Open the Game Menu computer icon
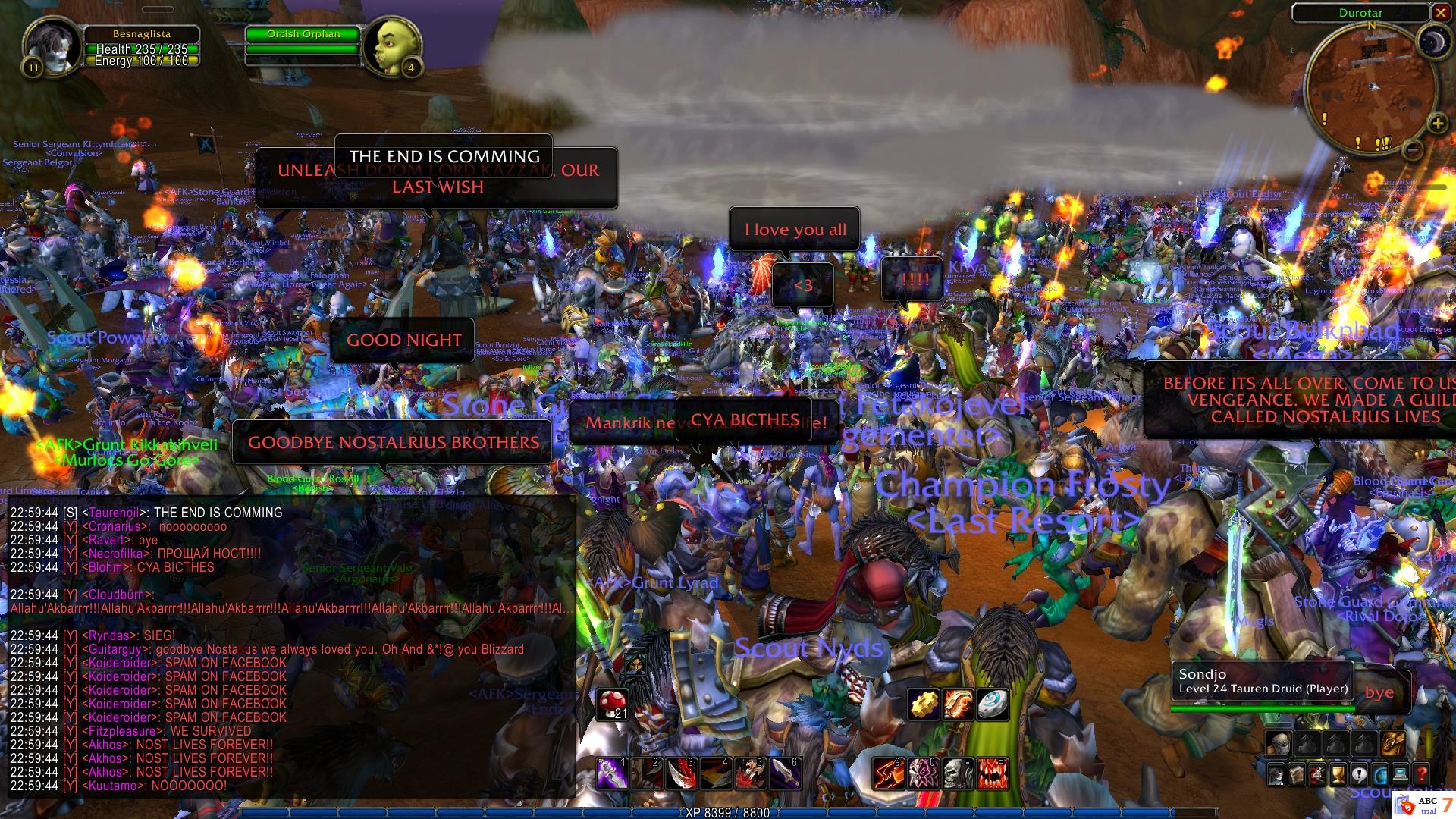 tap(1400, 775)
